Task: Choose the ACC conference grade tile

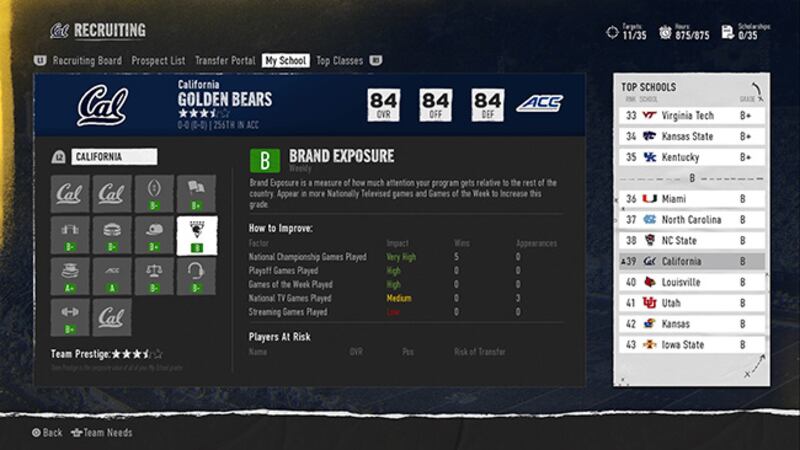Action: [x=112, y=276]
